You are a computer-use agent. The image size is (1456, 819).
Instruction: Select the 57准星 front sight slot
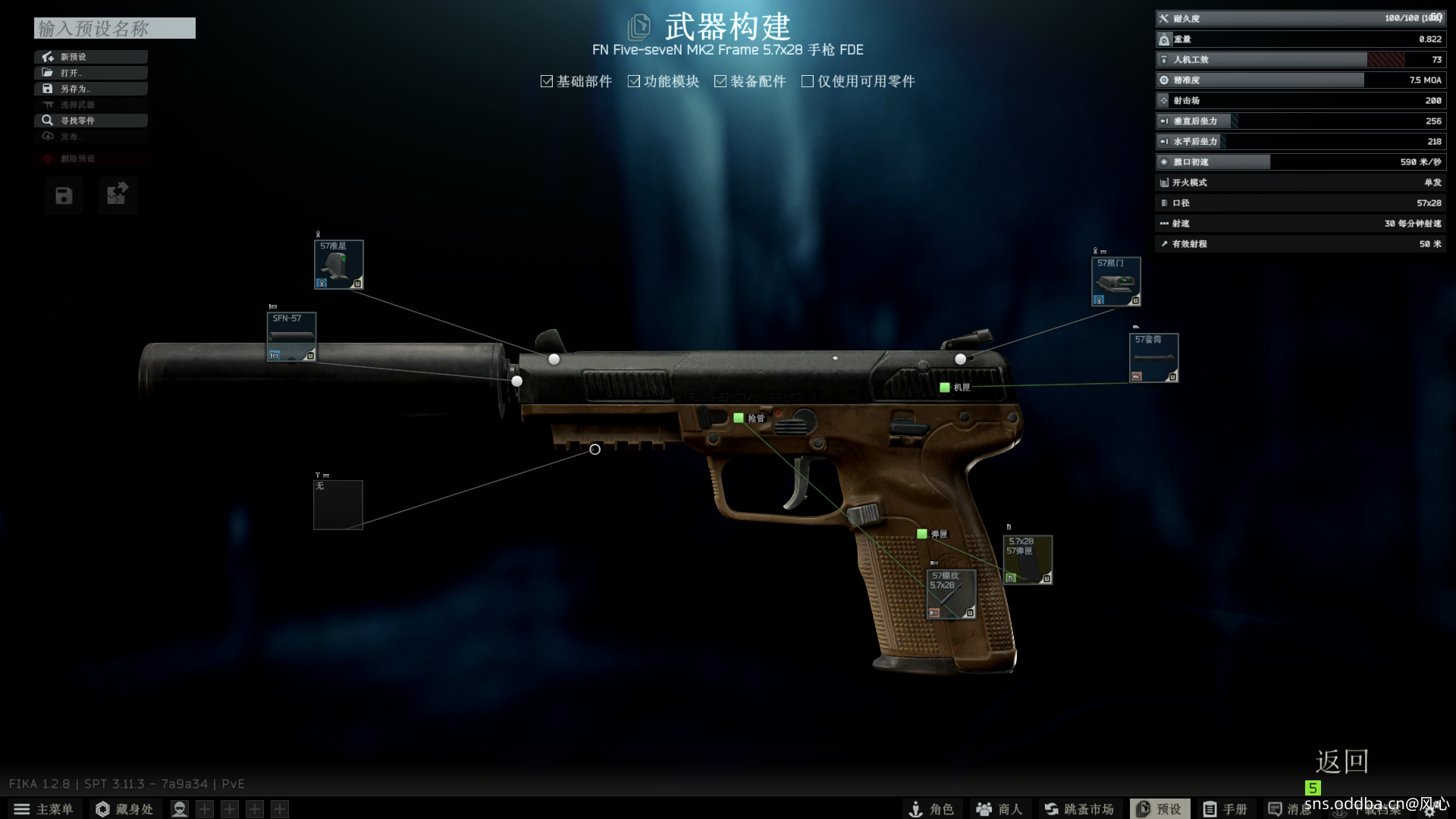[339, 265]
